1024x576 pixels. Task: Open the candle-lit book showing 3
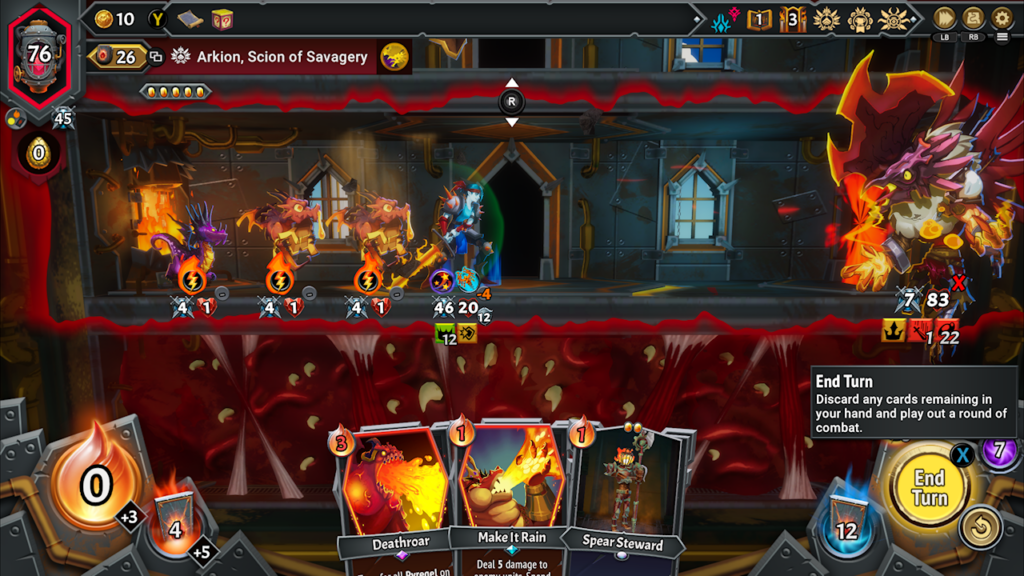(793, 19)
